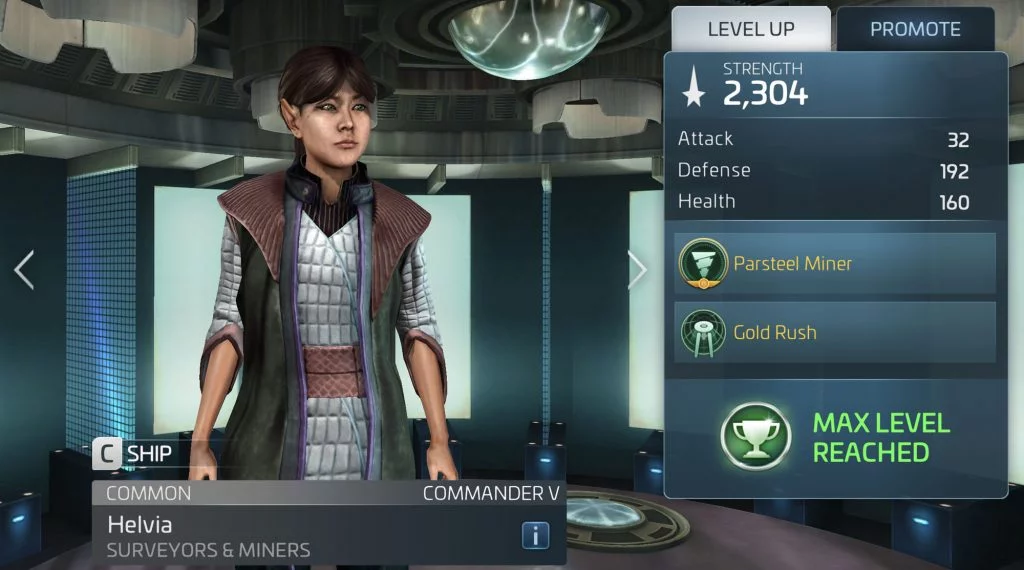Switch to the Level Up tab

[x=750, y=29]
